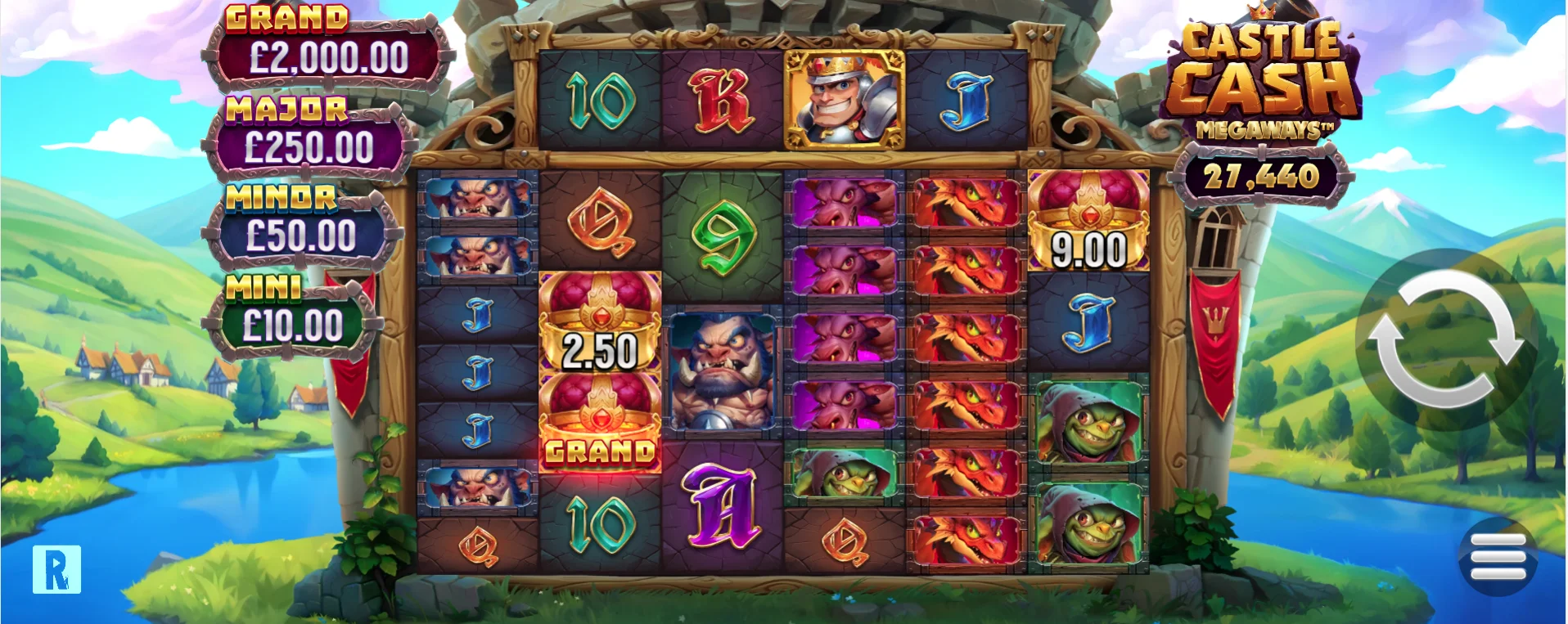Click the crown symbol showing 2.50

point(600,335)
